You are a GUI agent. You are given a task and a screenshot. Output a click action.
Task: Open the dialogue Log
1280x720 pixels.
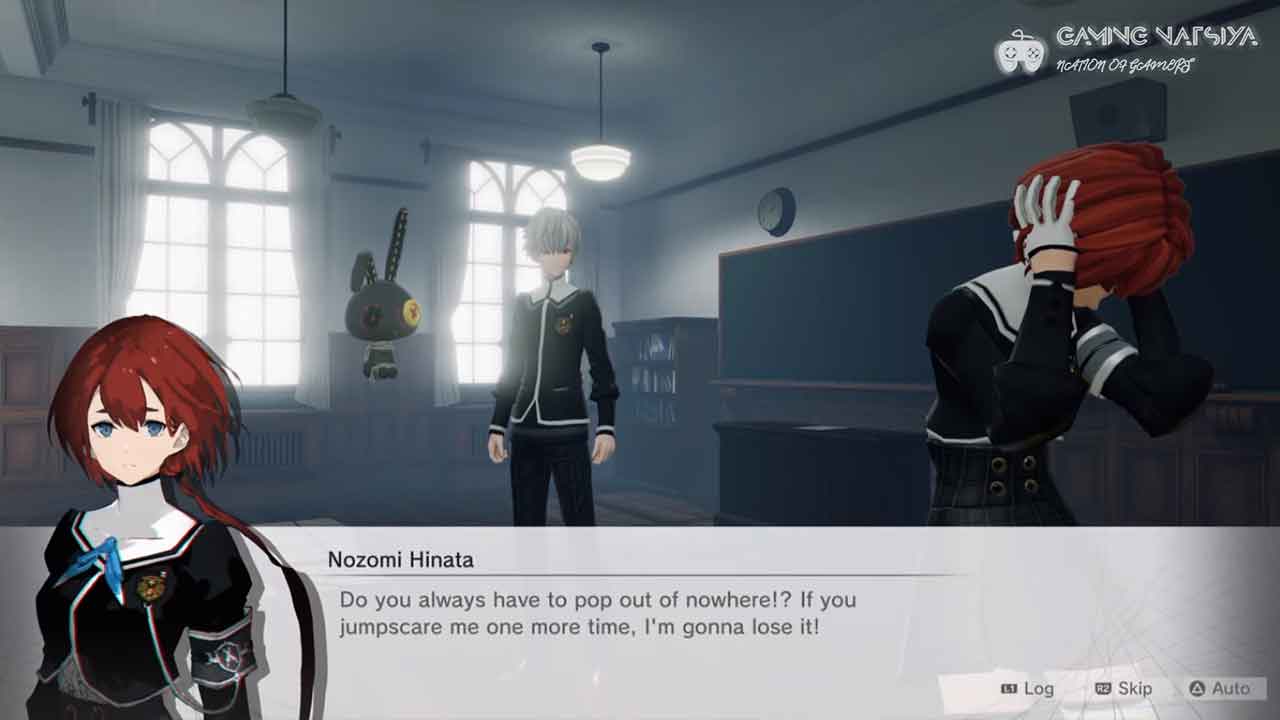coord(1027,688)
